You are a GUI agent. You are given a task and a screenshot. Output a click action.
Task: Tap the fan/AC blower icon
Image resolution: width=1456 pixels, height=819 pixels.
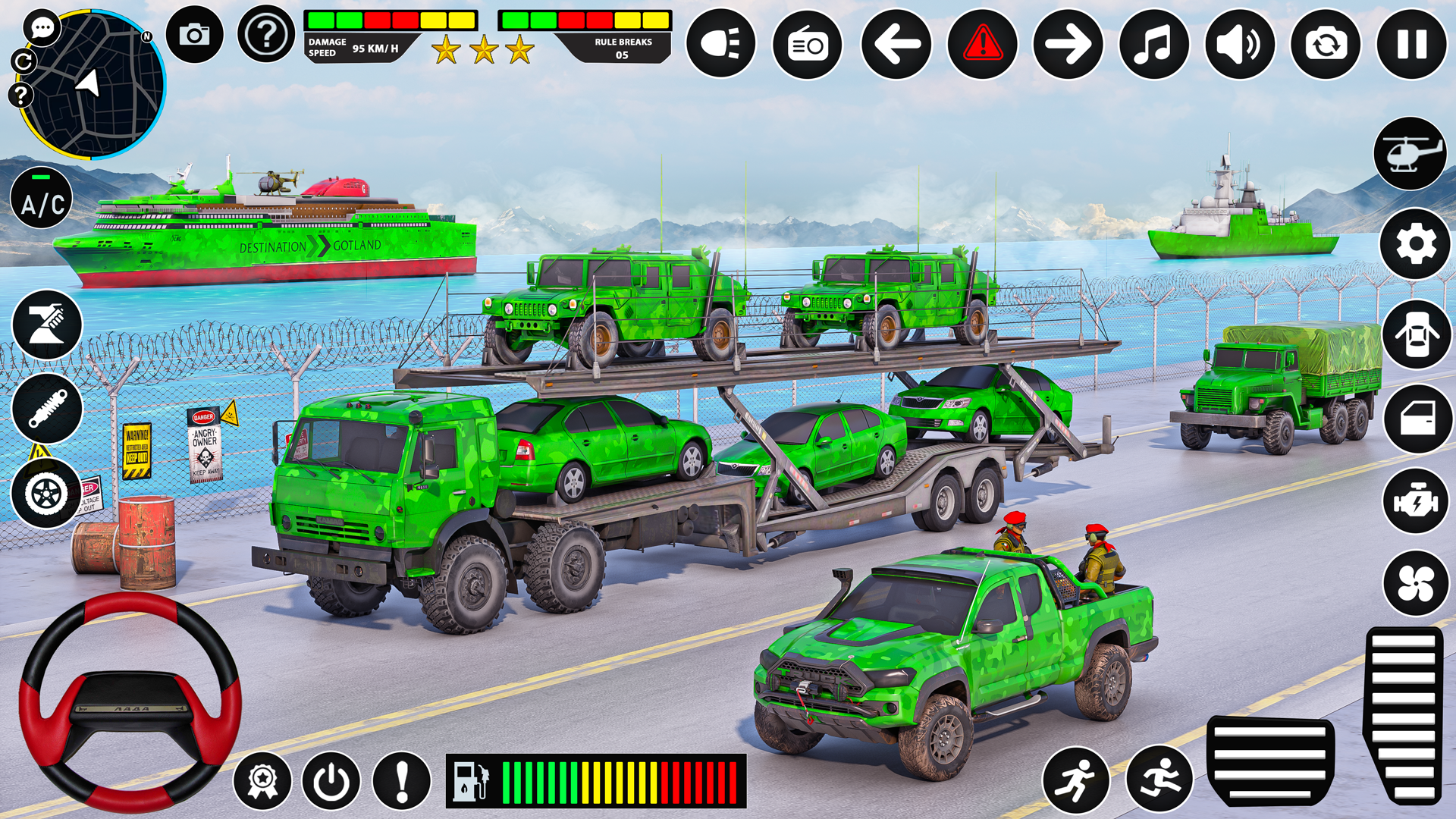[1415, 581]
